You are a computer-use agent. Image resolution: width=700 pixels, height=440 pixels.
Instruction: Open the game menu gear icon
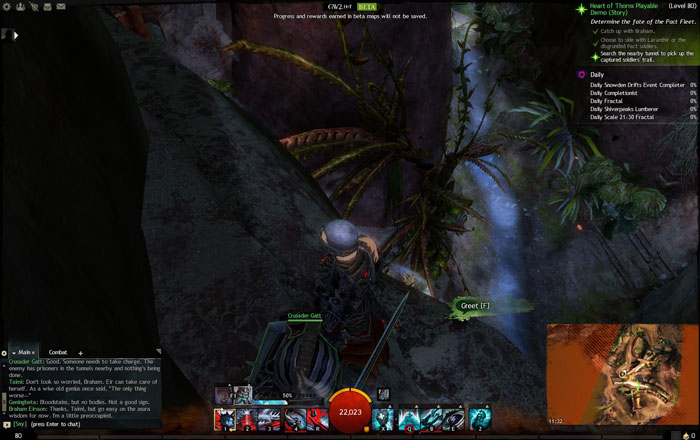pos(6,6)
